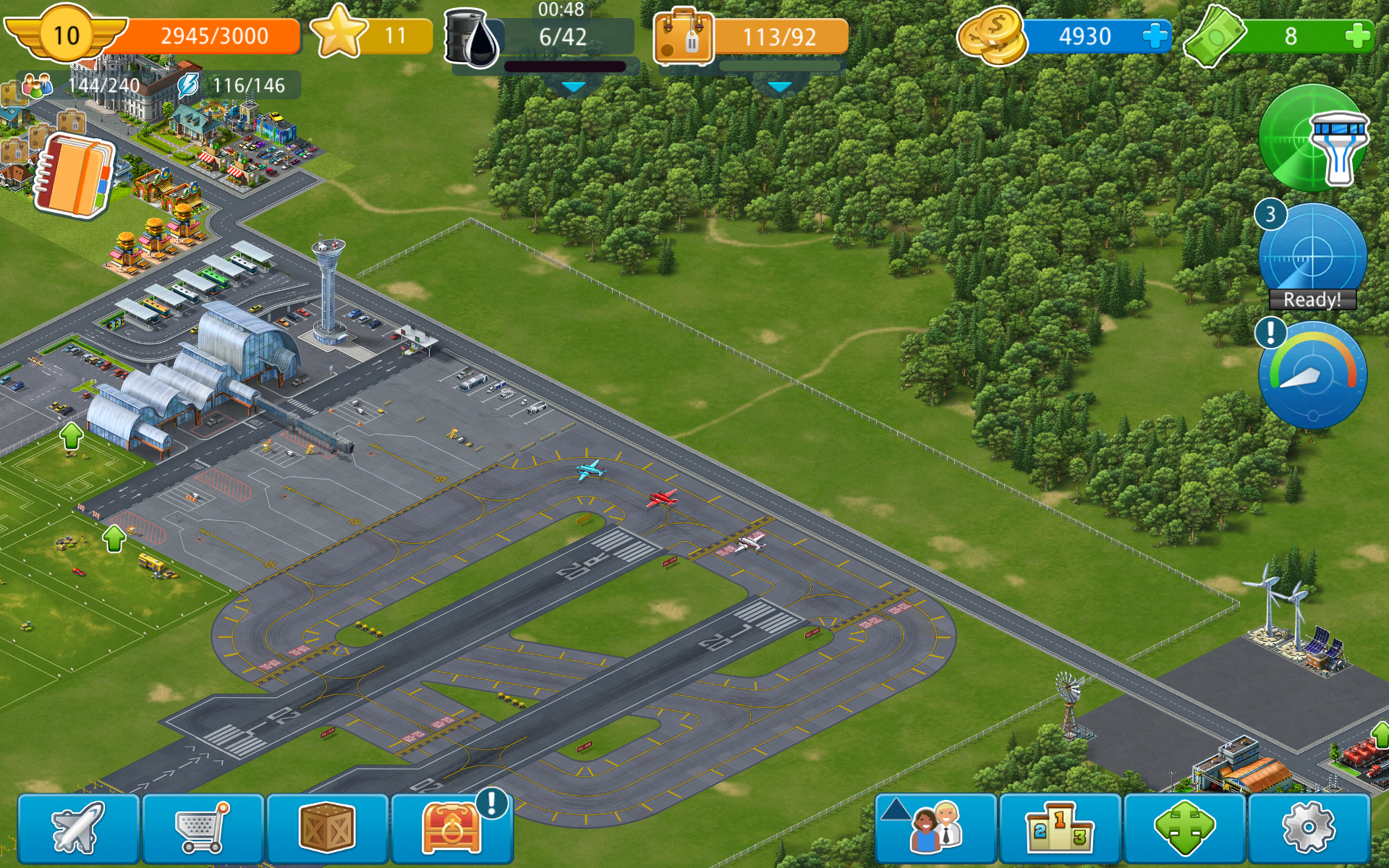Open the orange journal notebook
This screenshot has width=1389, height=868.
(x=75, y=176)
